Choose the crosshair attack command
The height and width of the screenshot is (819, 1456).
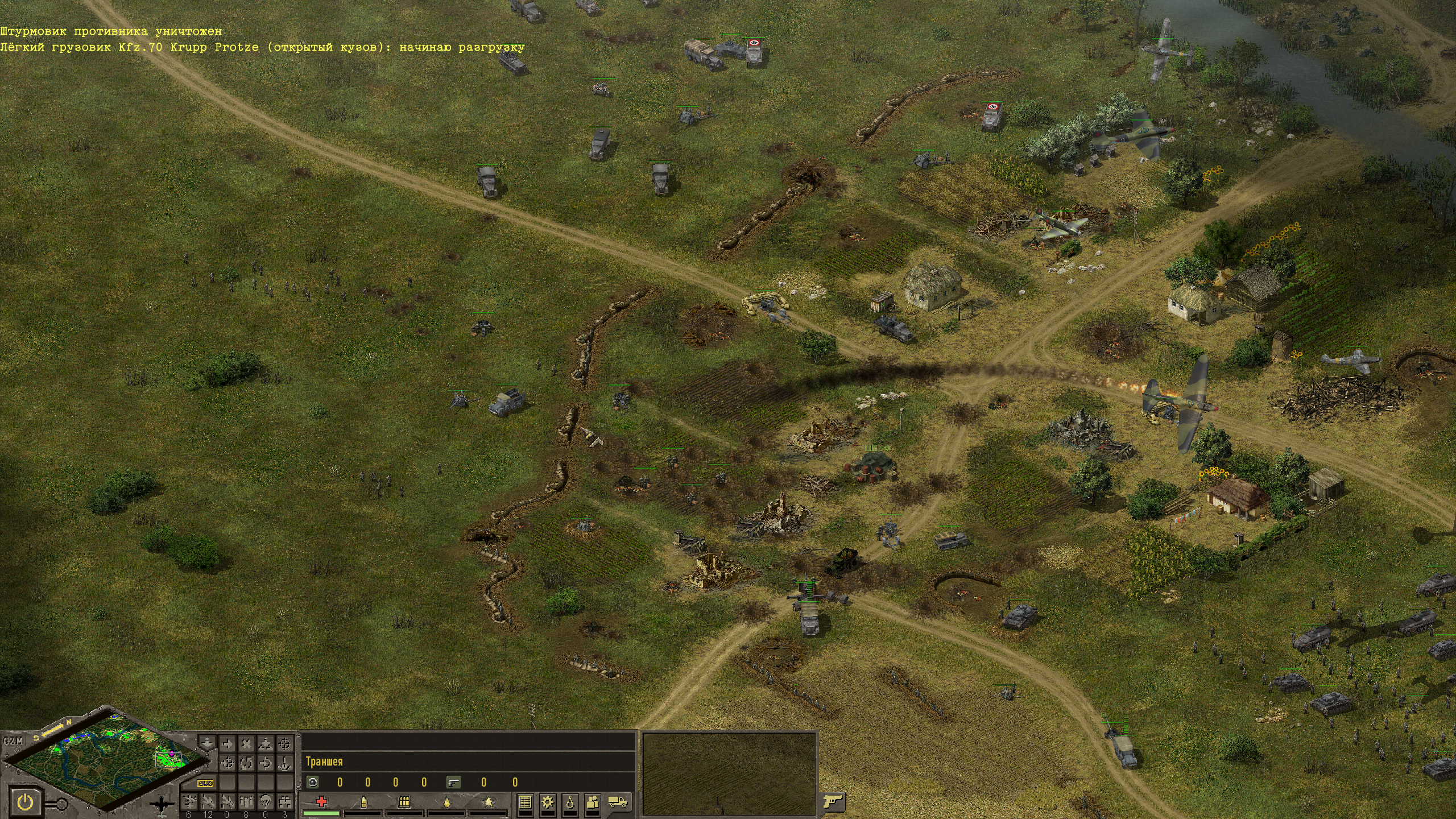(284, 743)
